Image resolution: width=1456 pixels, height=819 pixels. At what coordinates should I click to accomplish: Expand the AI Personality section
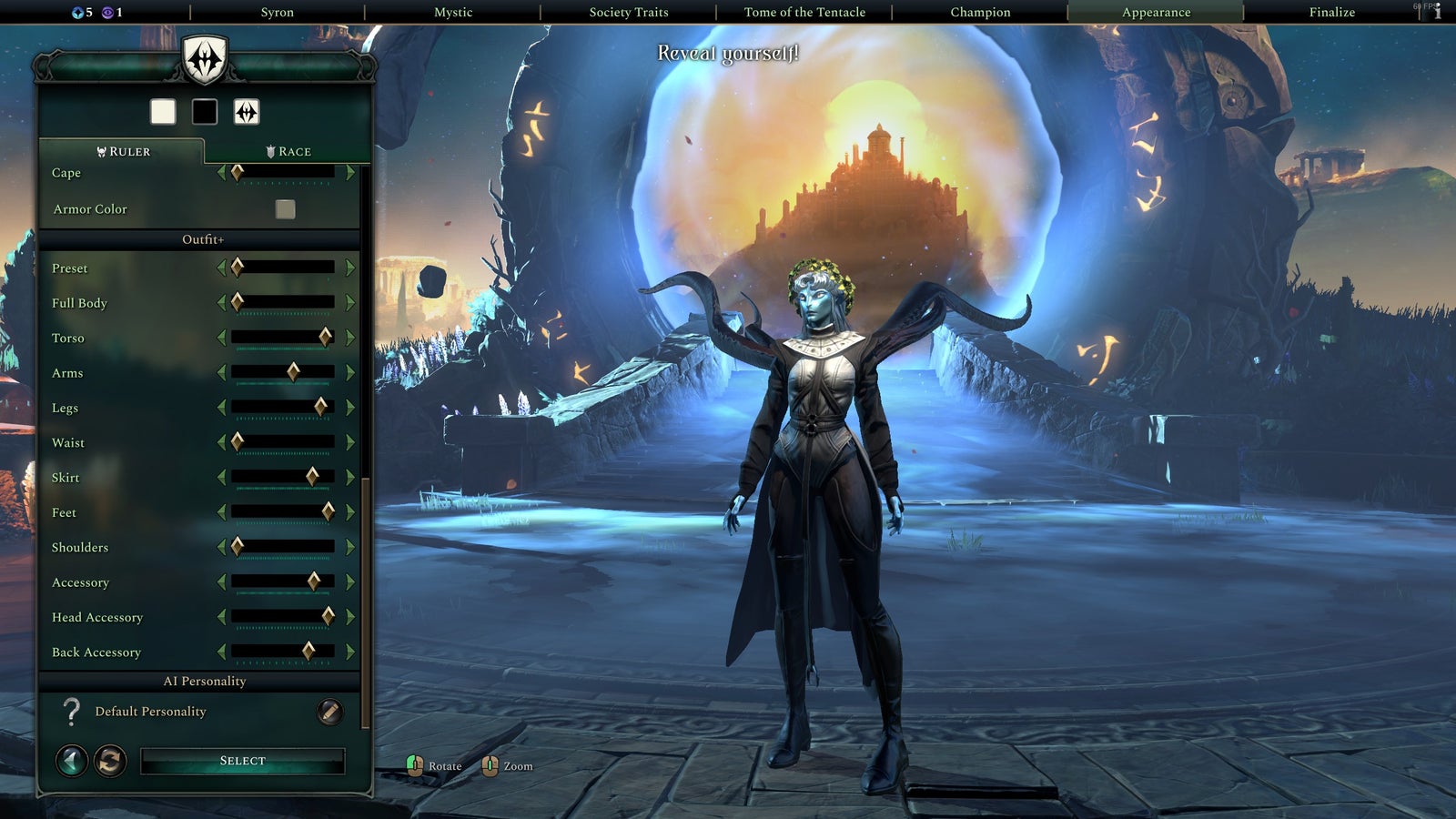(204, 681)
